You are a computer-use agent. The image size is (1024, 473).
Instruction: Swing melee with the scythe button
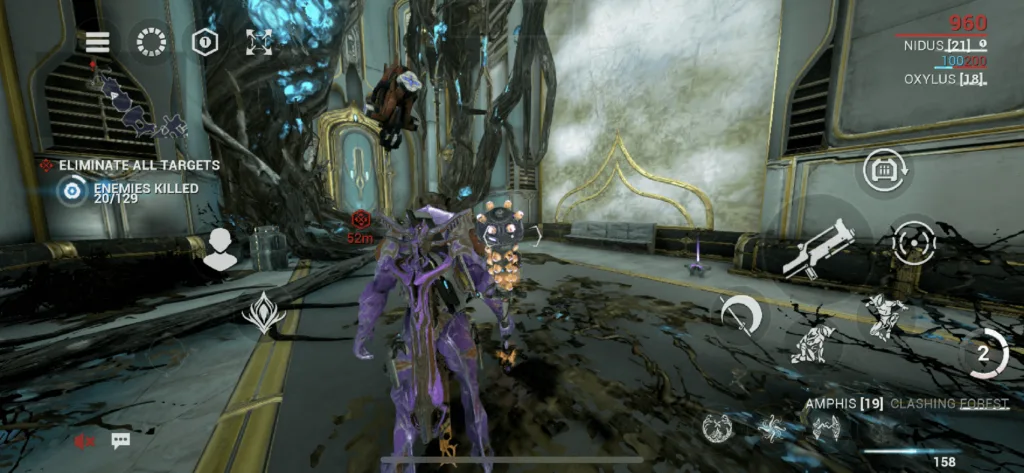point(741,314)
